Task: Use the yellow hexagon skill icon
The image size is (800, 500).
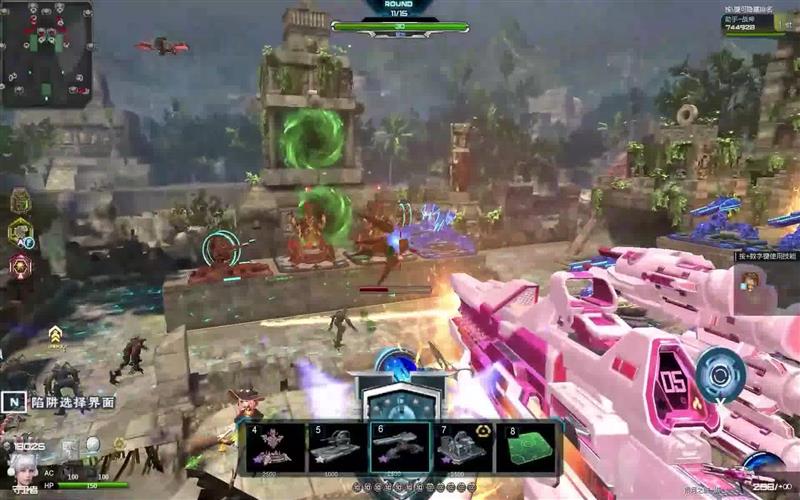Action: pos(20,233)
